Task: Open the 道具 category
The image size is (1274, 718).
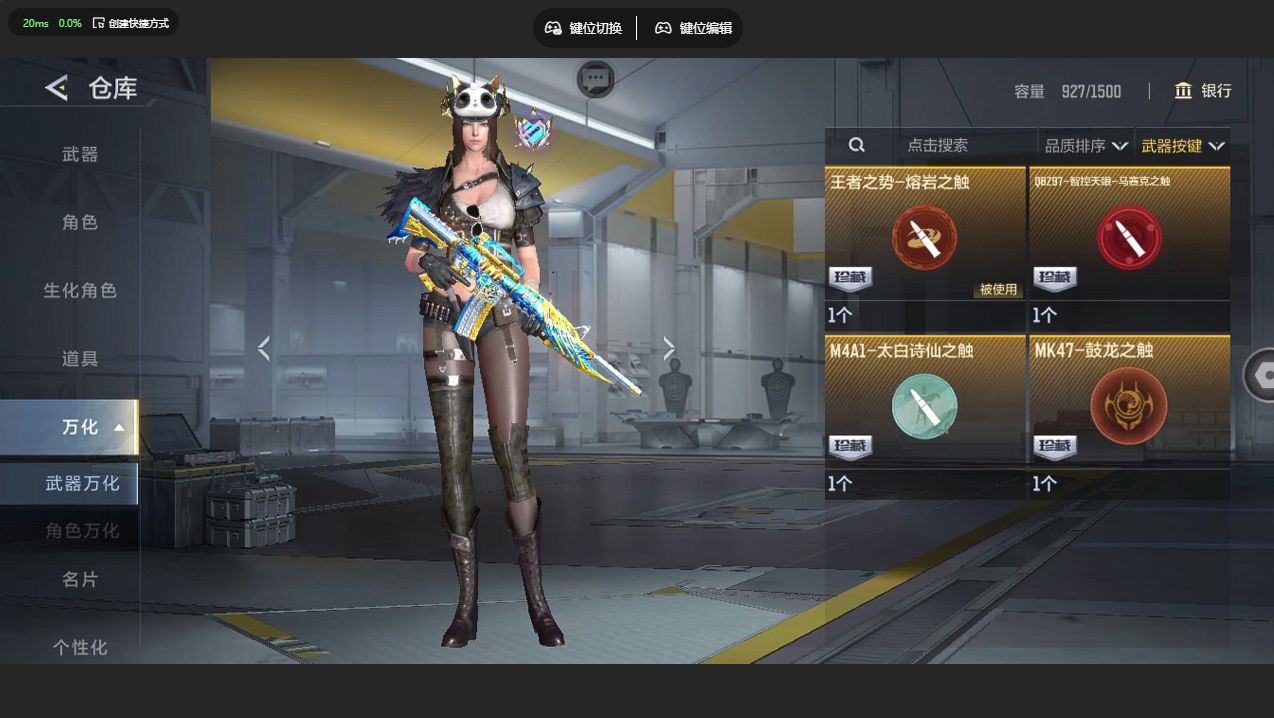Action: (80, 358)
